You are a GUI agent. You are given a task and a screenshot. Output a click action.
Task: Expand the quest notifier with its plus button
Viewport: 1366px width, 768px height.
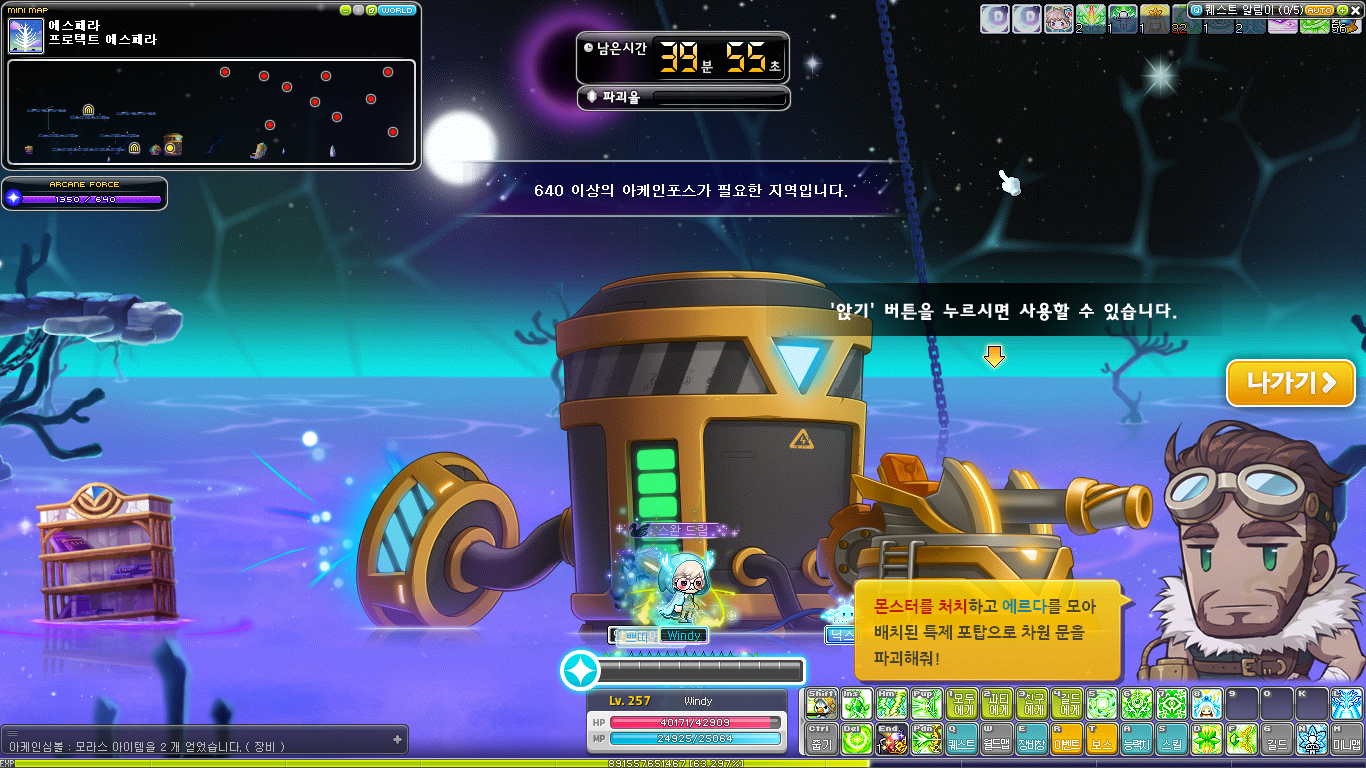coord(1341,10)
